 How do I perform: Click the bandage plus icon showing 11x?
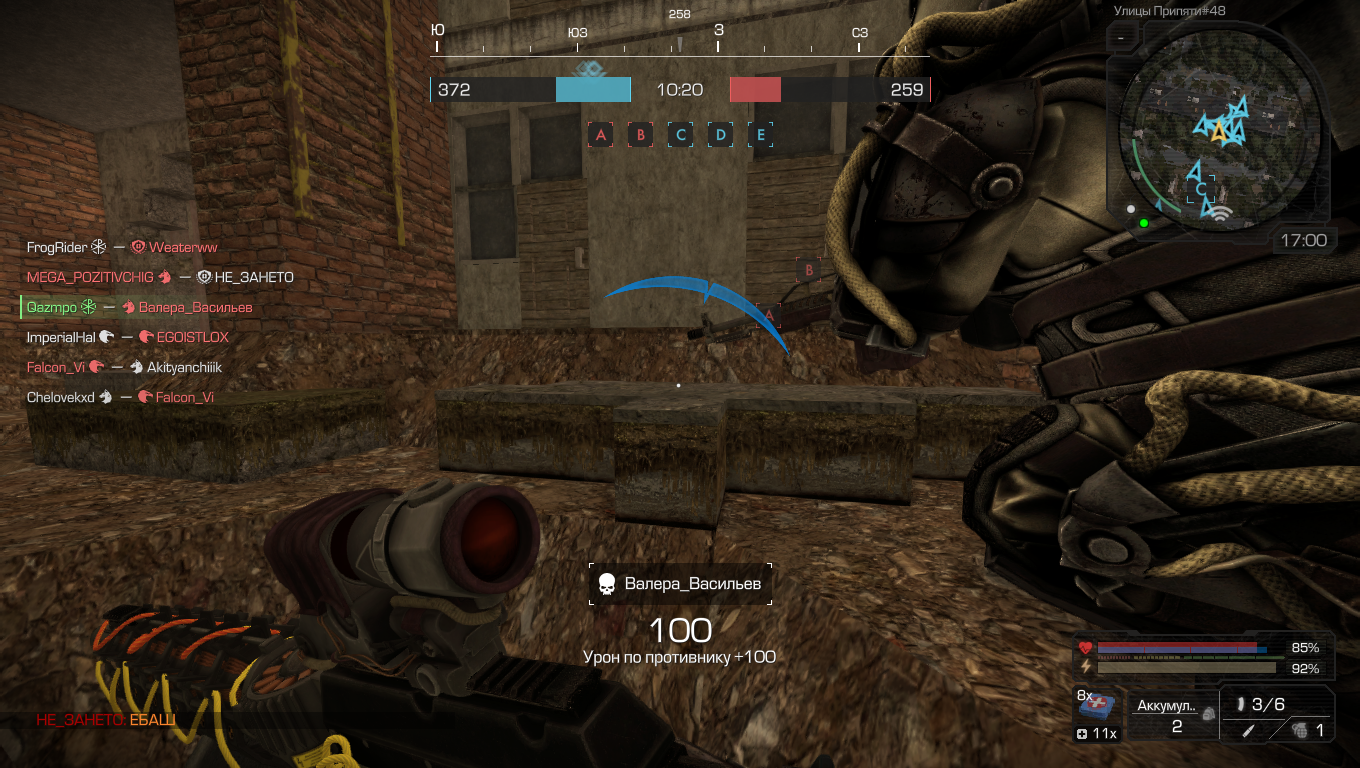click(1098, 734)
